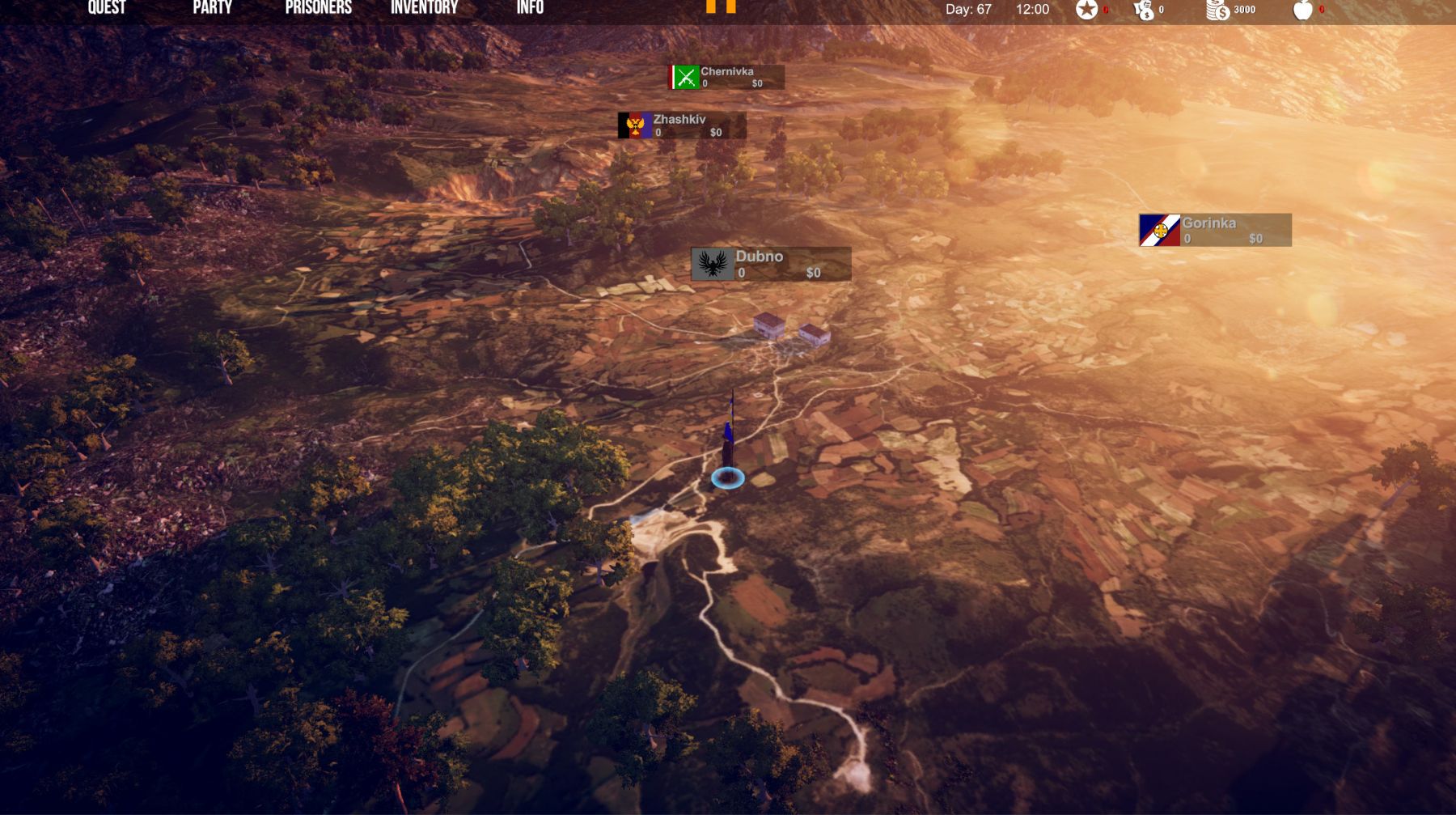1456x815 pixels.
Task: Select the Chernivka town label
Action: coord(726,77)
